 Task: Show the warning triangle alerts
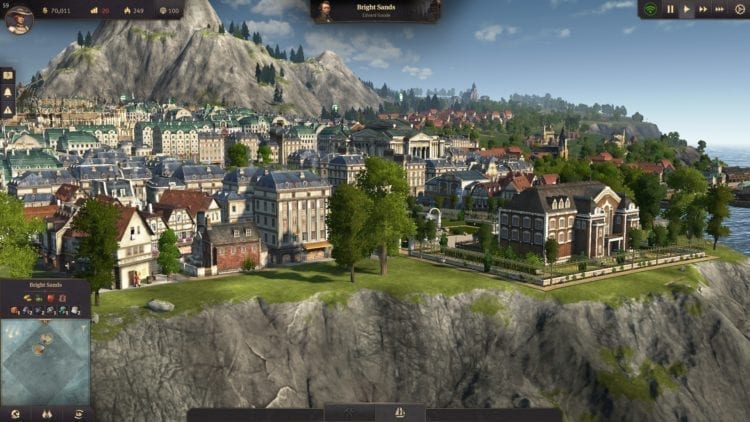[7, 109]
